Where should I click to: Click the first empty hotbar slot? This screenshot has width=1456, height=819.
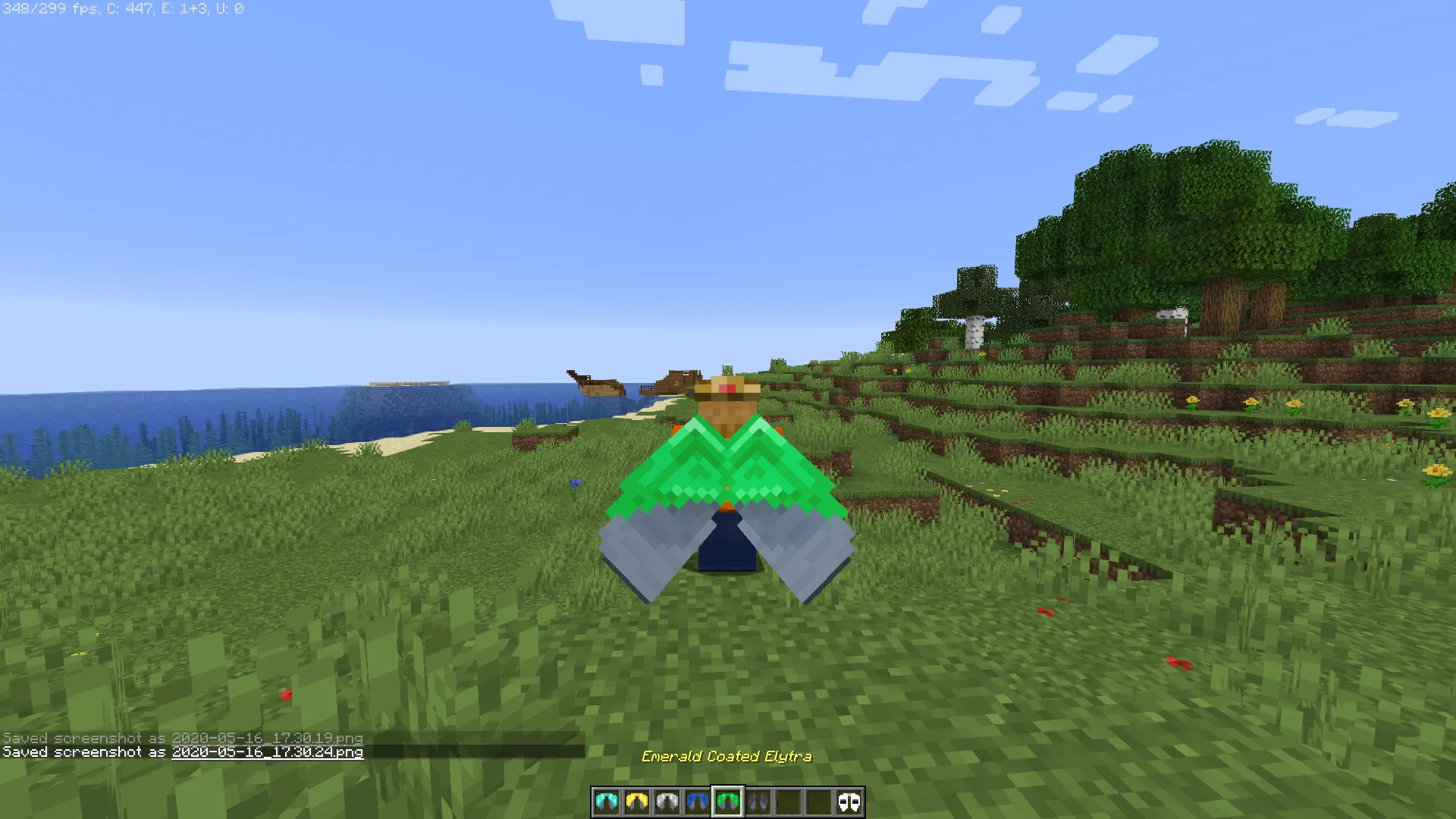788,804
